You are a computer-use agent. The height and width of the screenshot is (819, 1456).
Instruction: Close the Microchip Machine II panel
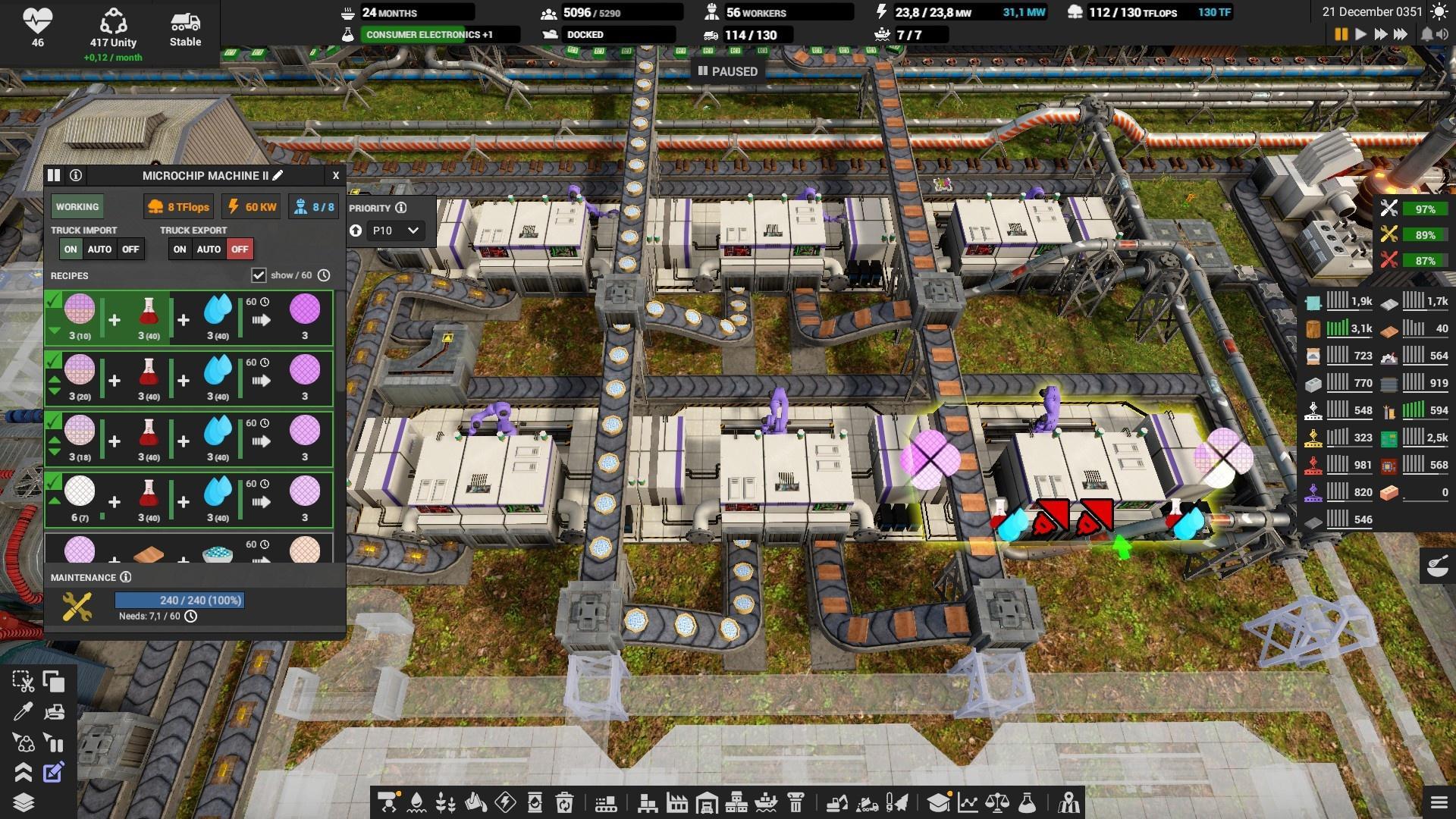pyautogui.click(x=336, y=176)
